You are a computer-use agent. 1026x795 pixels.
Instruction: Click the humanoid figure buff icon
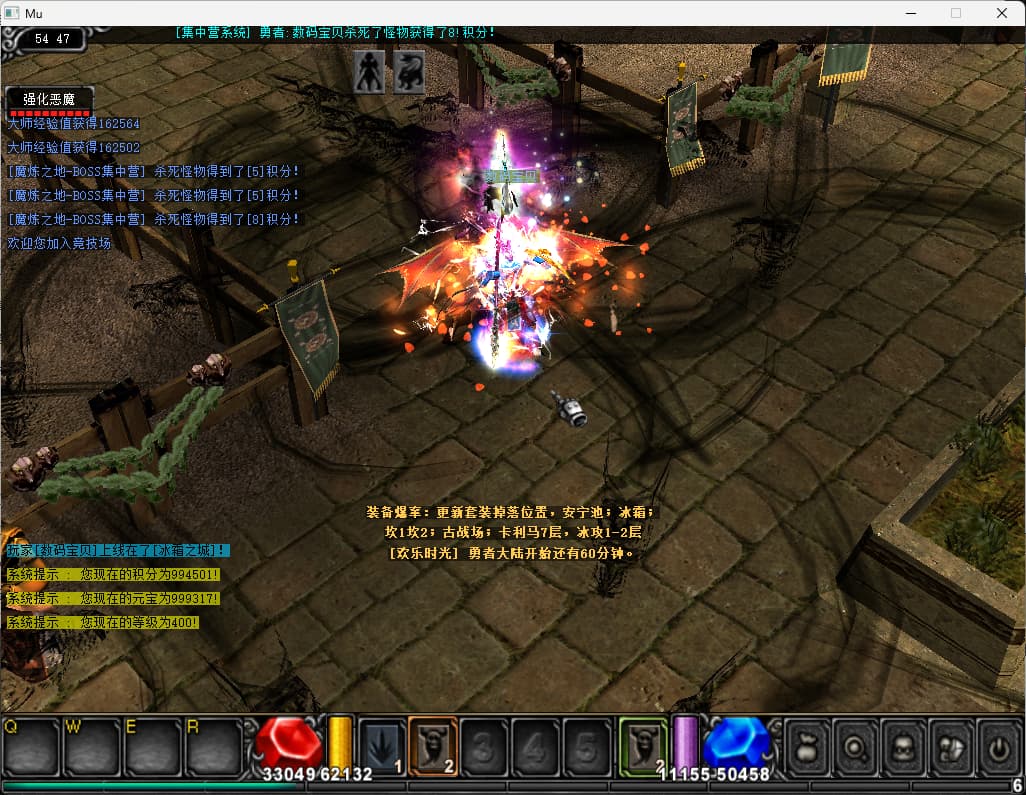[370, 72]
